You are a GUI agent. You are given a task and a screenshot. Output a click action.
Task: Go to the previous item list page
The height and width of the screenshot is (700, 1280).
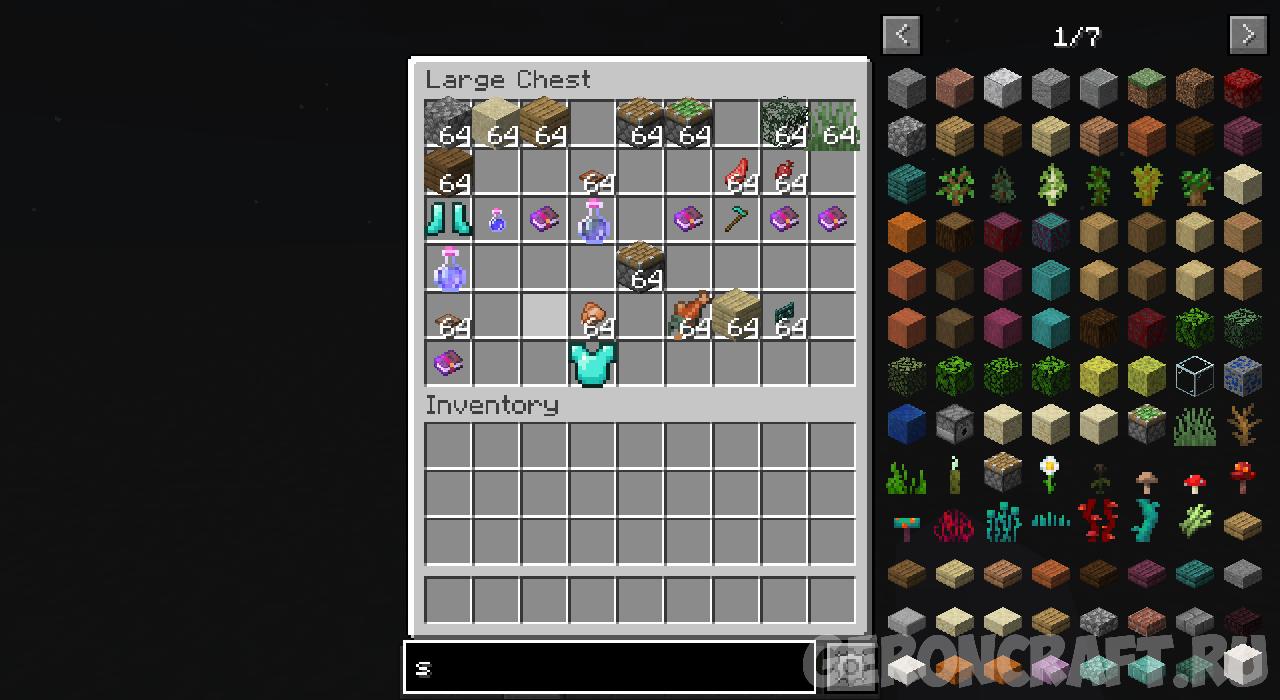(x=901, y=35)
